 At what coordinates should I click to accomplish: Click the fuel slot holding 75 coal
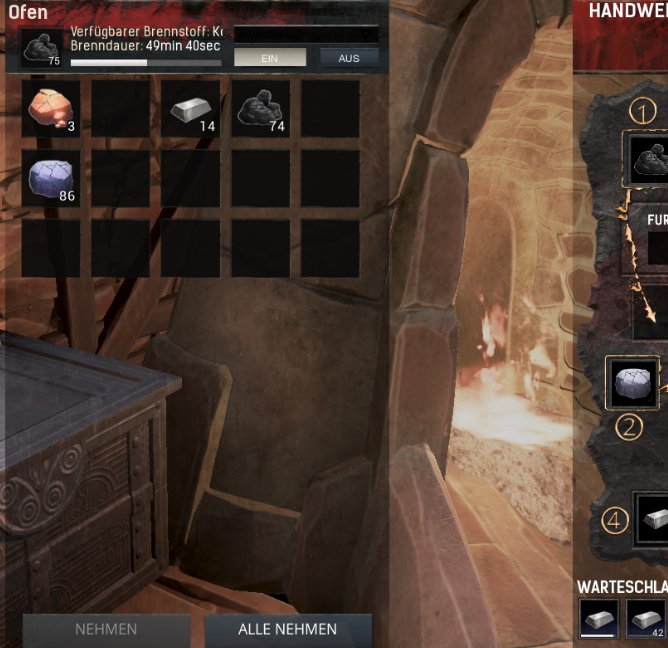click(41, 50)
